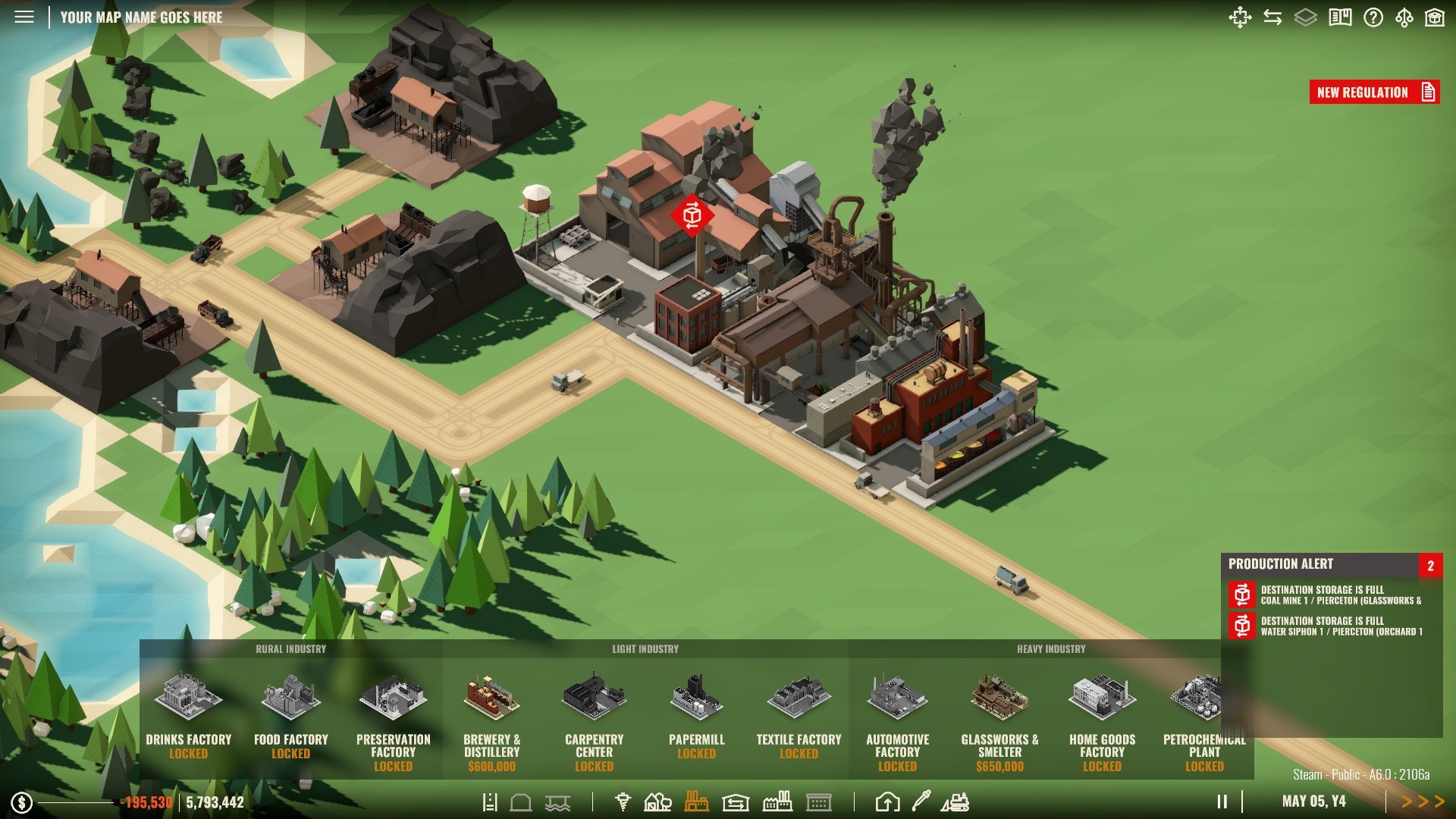Open the hamburger main menu
The width and height of the screenshot is (1456, 819).
point(24,17)
